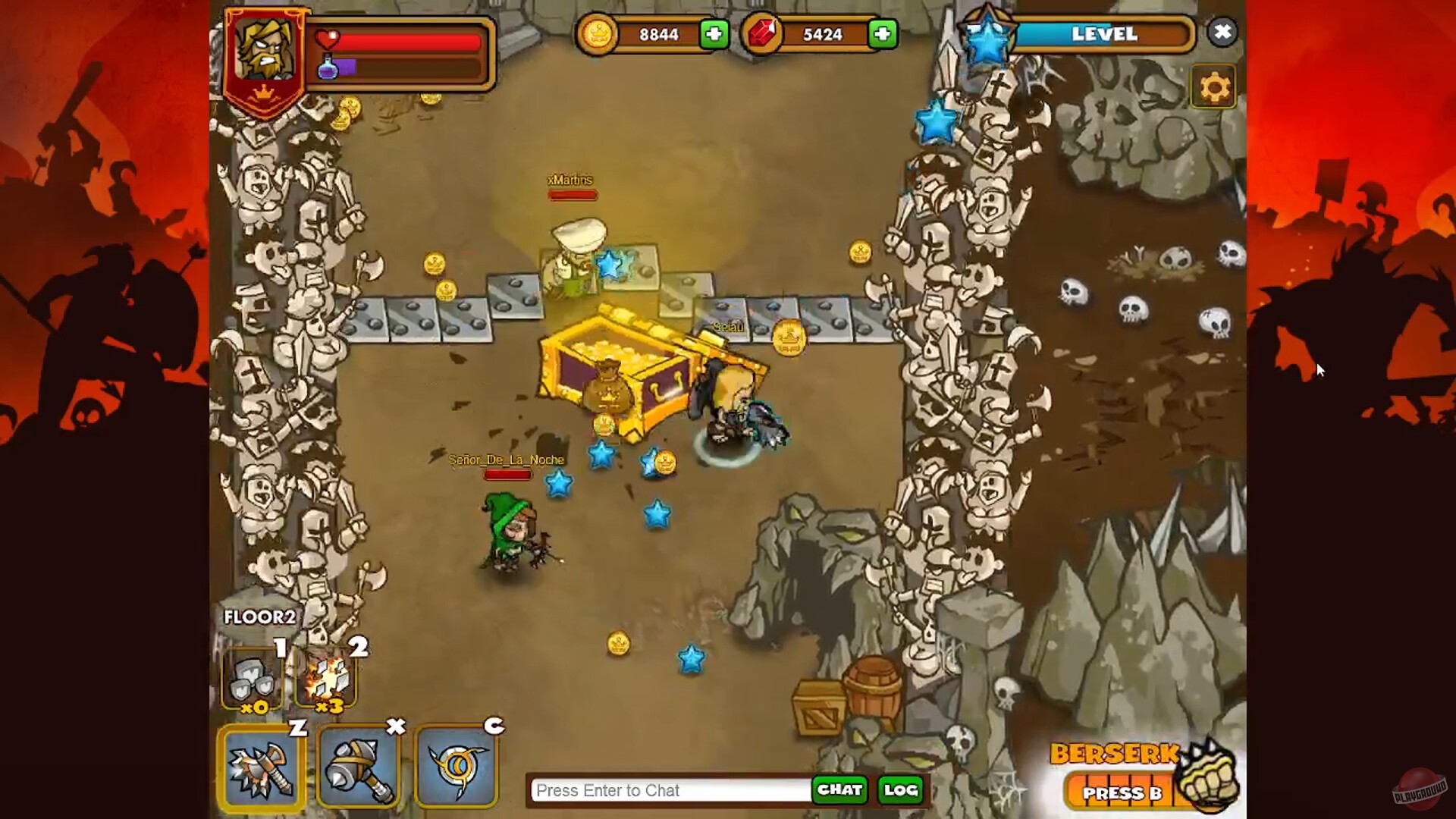This screenshot has height=819, width=1456.
Task: Select the chakram weapon on C slot
Action: point(457,767)
